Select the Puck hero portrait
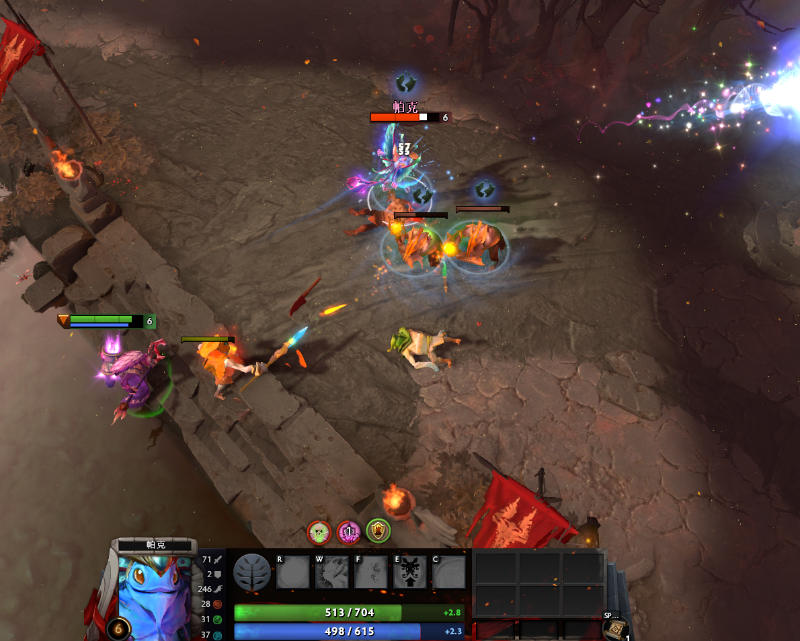 point(155,597)
